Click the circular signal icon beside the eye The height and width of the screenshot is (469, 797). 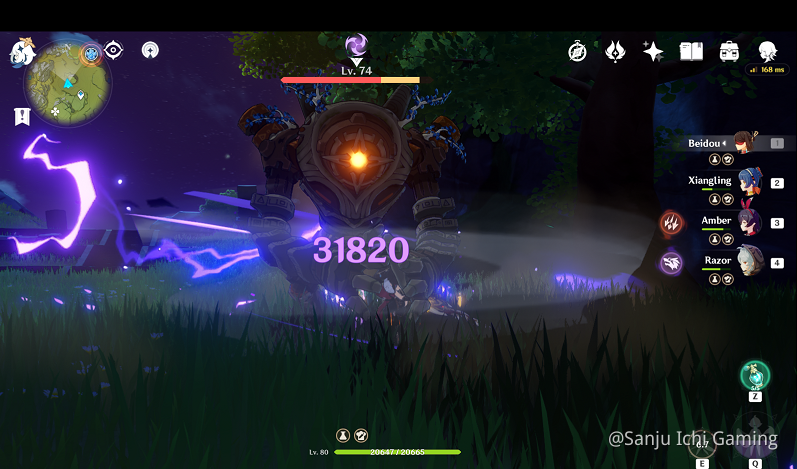150,50
